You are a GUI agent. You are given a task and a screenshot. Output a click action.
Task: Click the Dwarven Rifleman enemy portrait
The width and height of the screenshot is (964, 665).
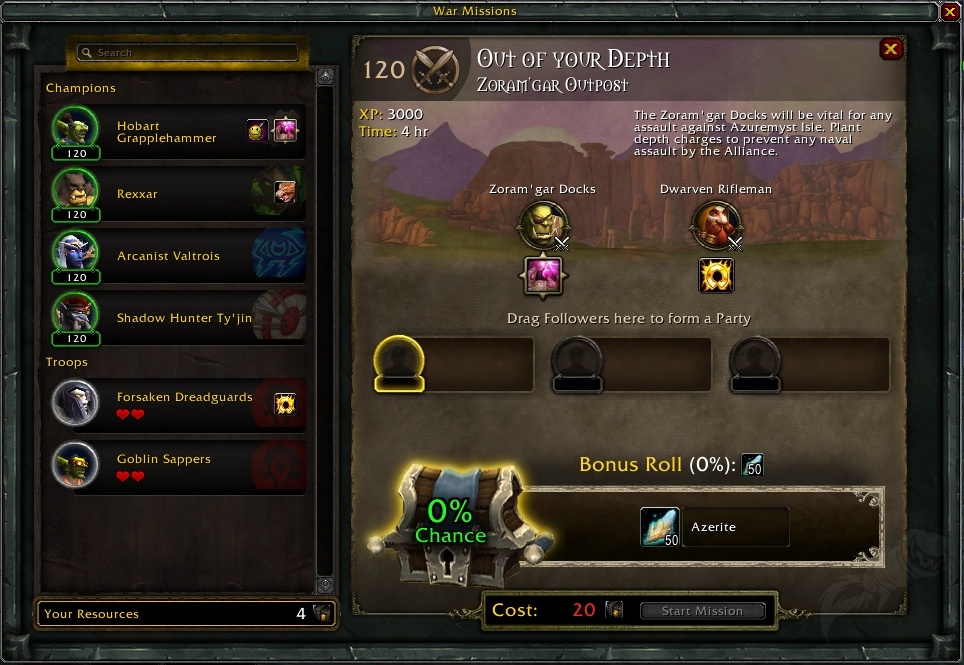pos(716,226)
